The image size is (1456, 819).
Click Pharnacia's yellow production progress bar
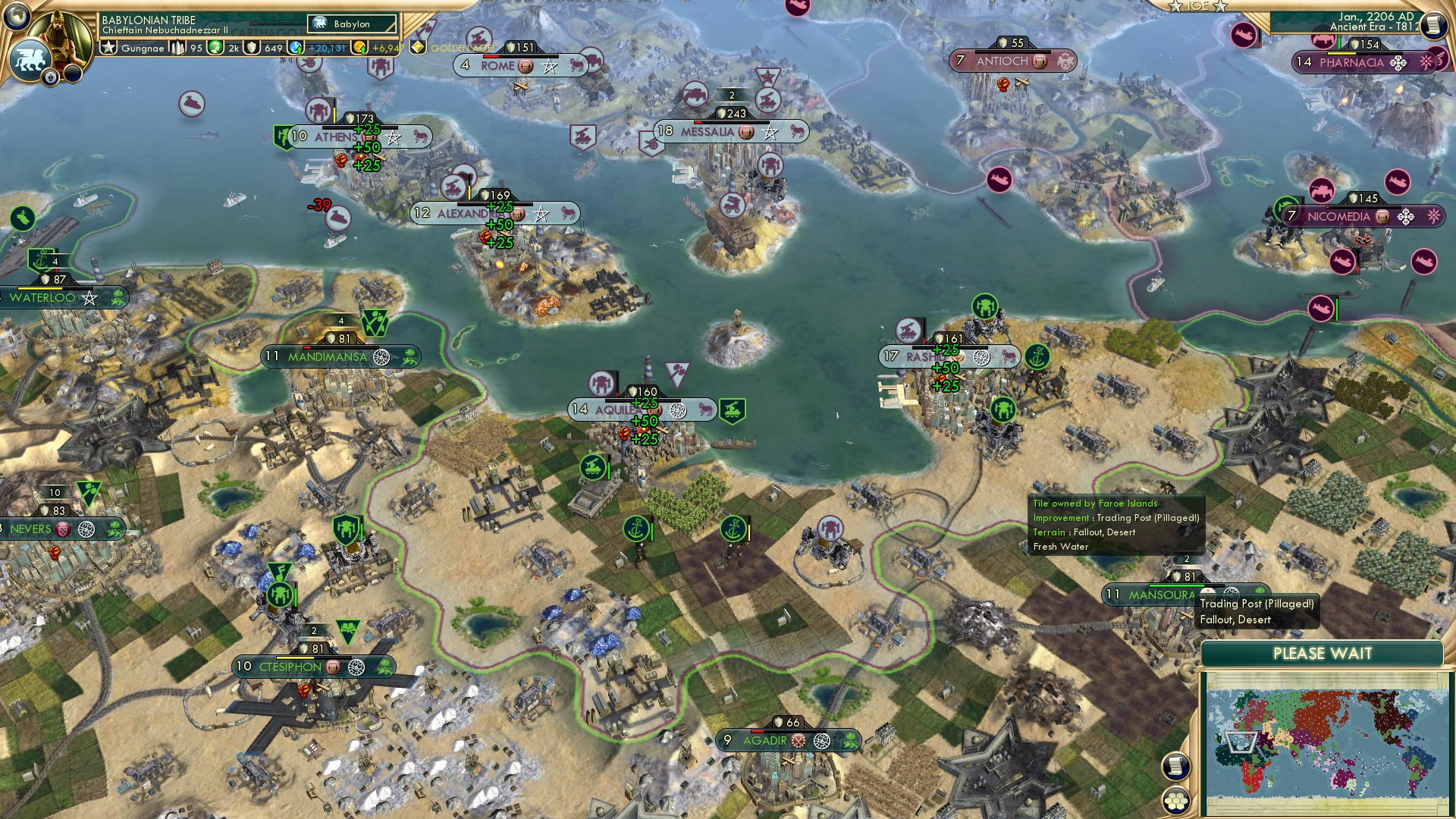(x=1342, y=54)
